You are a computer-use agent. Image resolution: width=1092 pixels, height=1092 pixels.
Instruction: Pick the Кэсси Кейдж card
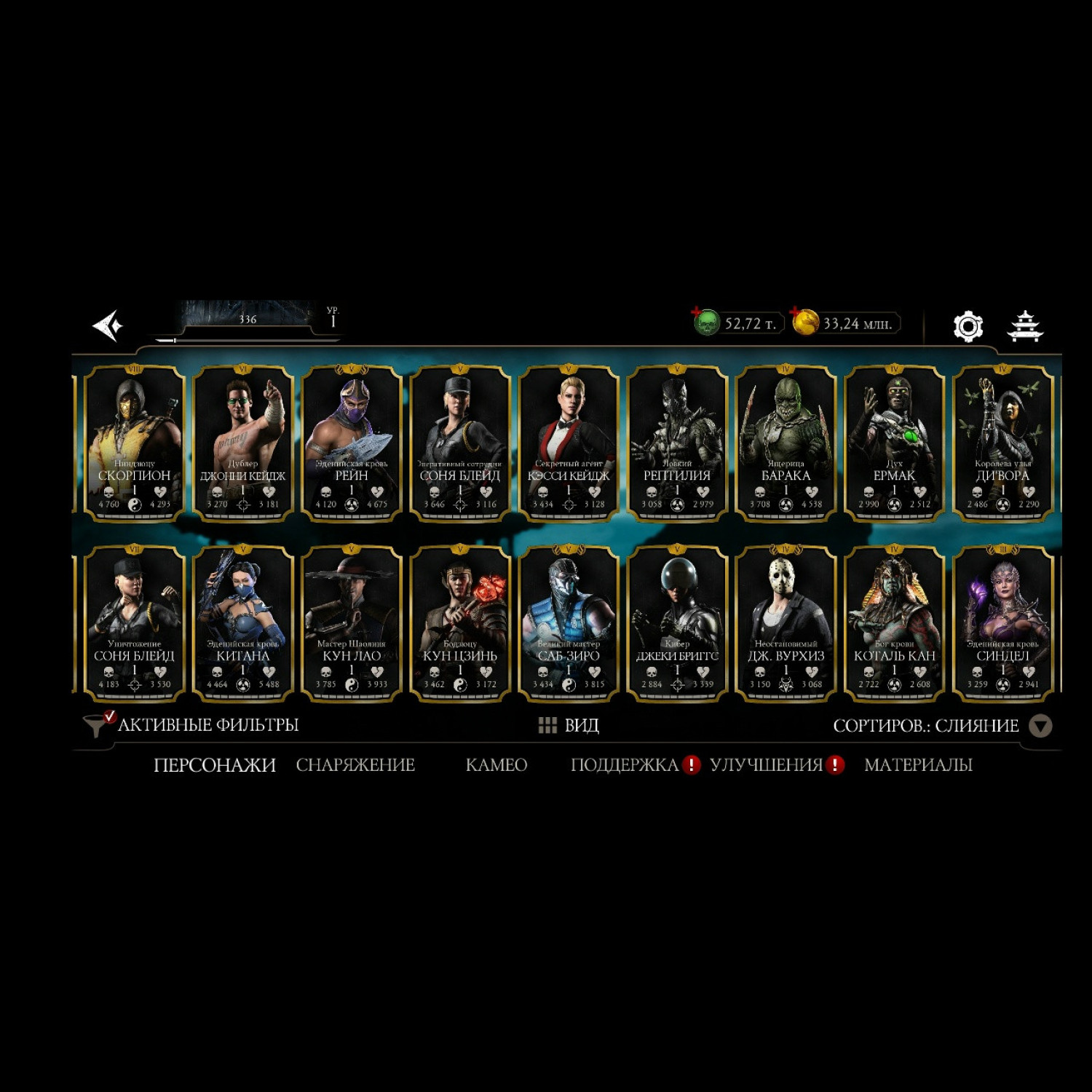pos(569,443)
